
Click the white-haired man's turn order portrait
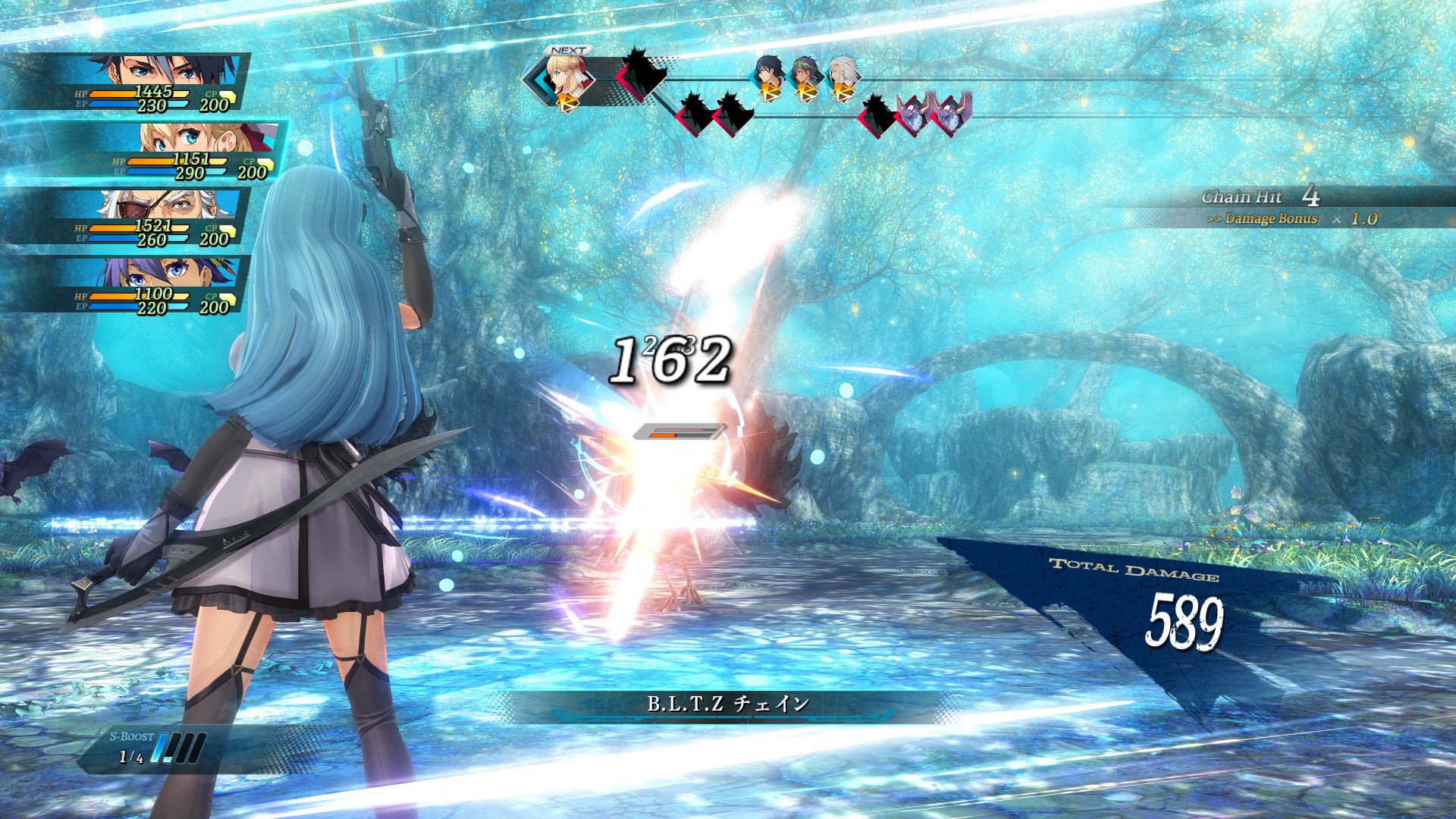point(841,75)
